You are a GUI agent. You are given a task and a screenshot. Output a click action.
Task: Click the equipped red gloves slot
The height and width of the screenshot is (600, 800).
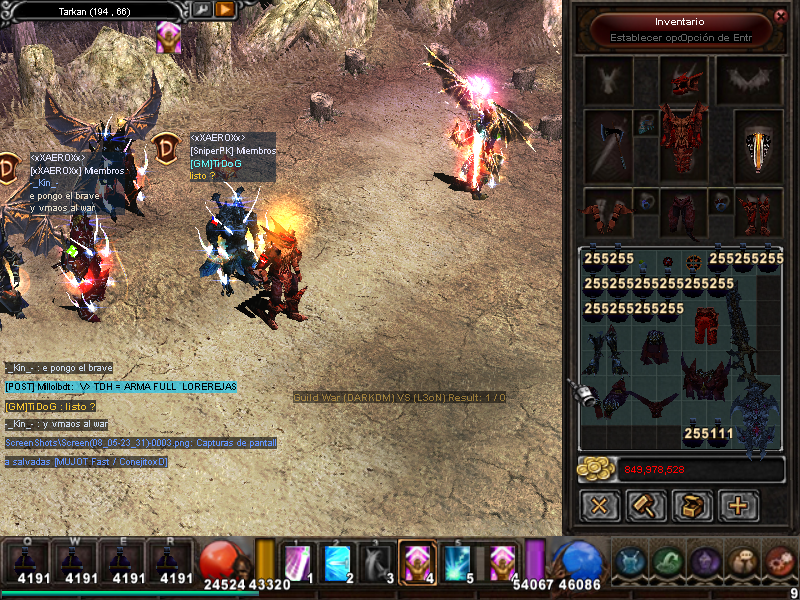[x=608, y=210]
